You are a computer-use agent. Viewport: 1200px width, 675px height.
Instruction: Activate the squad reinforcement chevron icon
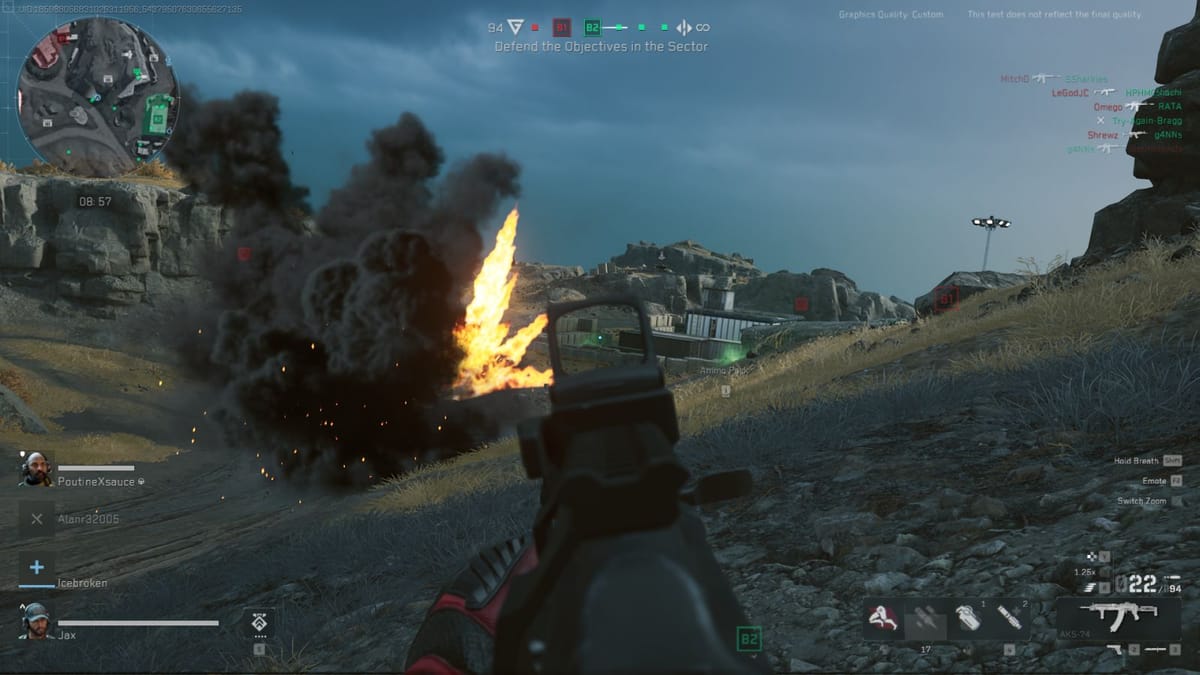tap(259, 622)
